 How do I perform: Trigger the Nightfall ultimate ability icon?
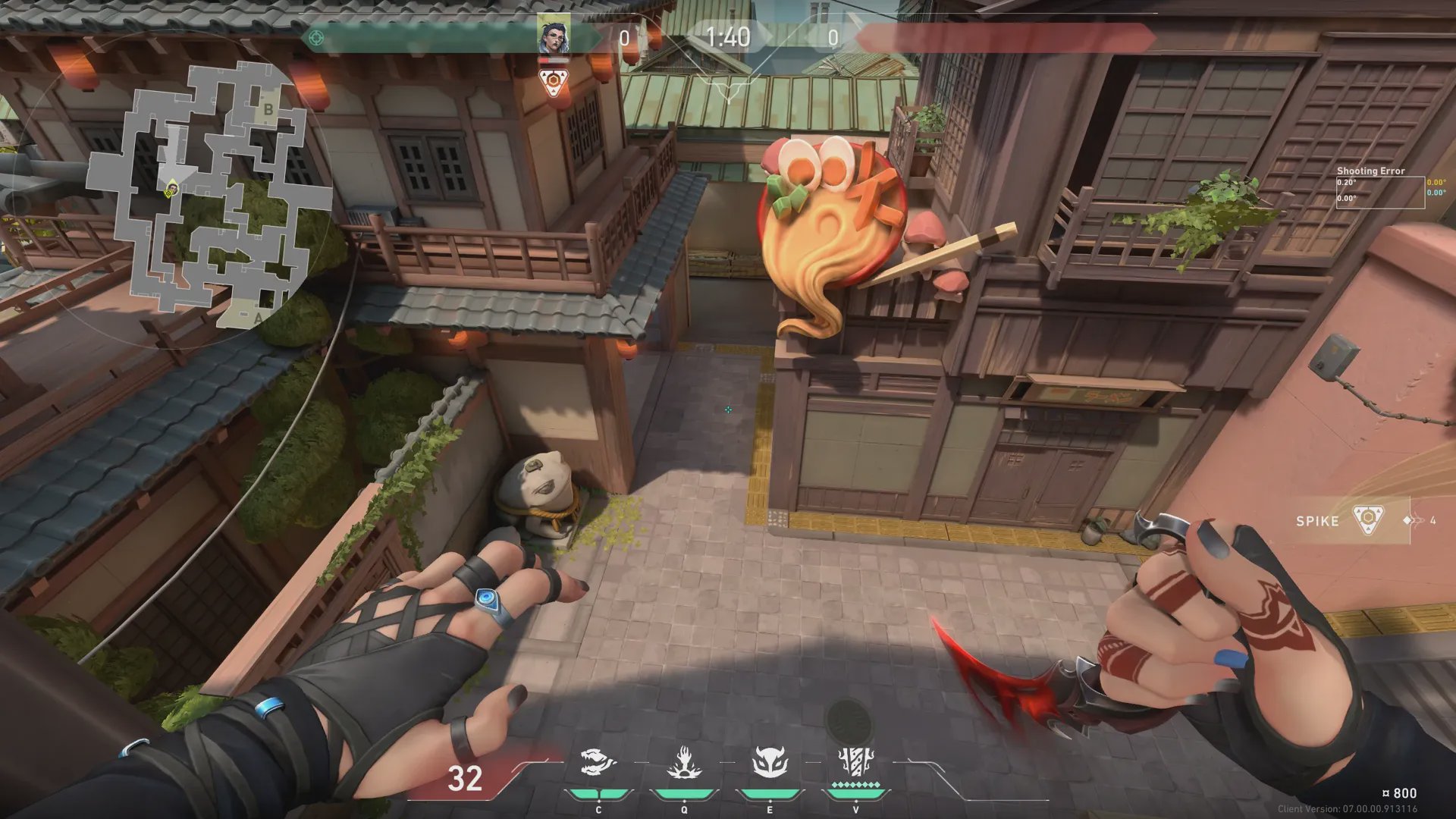tap(855, 761)
